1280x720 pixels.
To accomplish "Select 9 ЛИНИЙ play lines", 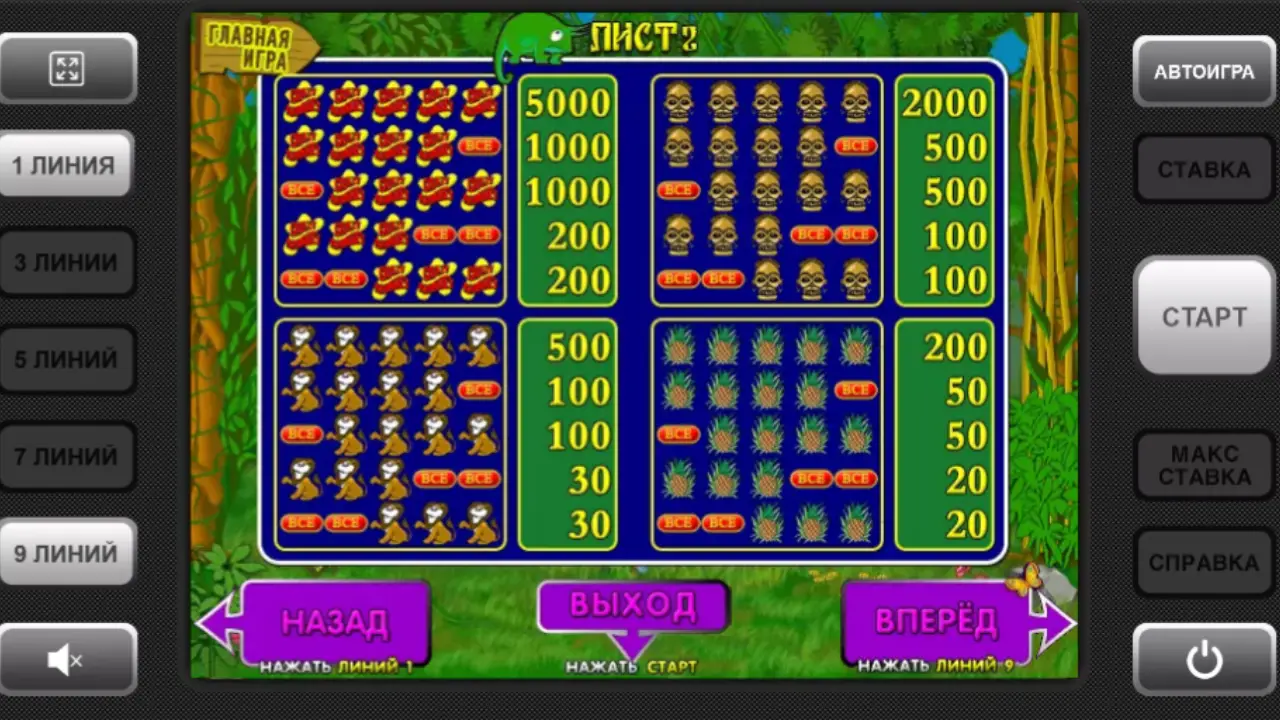I will pyautogui.click(x=67, y=552).
